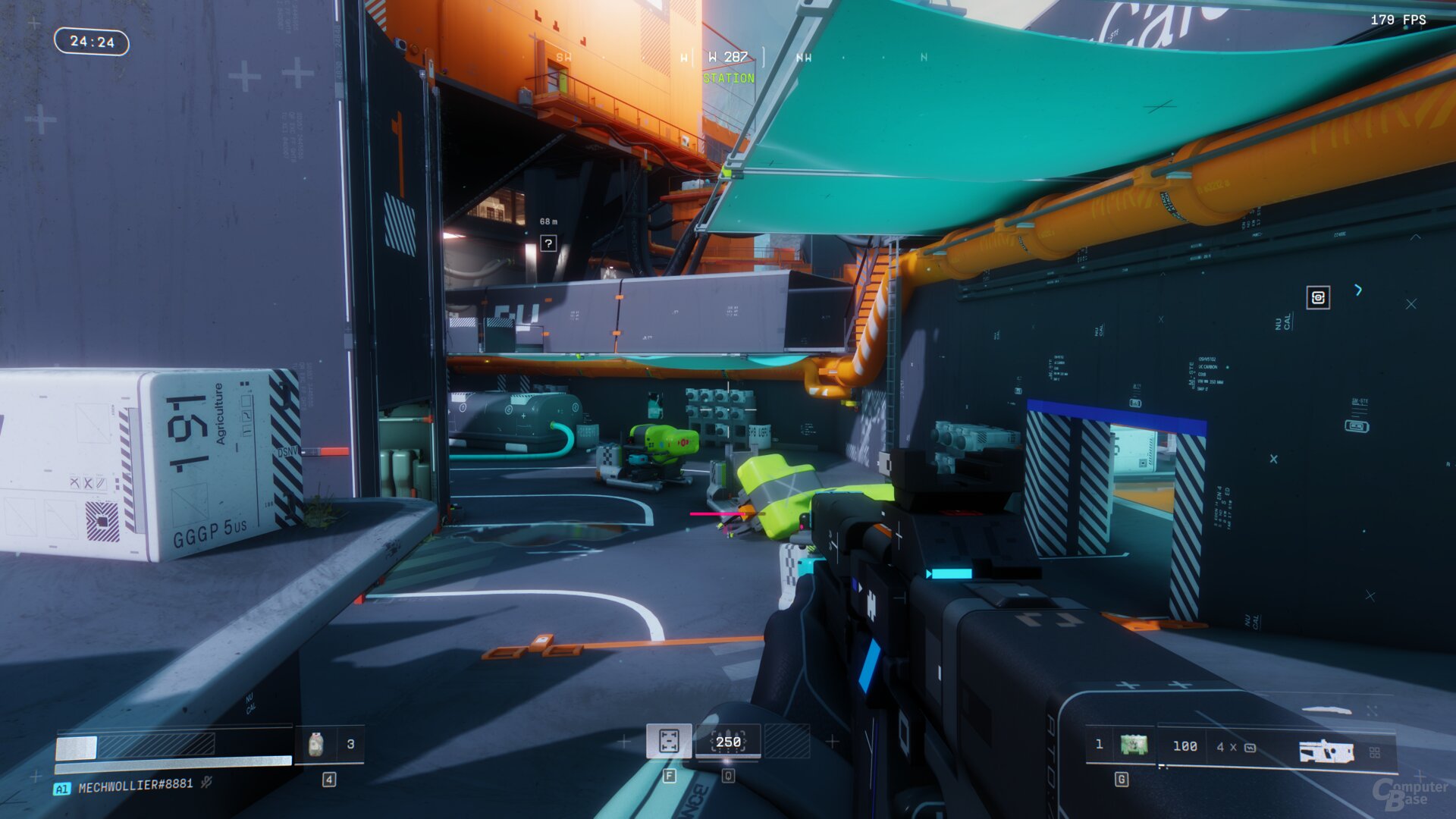
Task: Click the question mark objective marker
Action: click(x=548, y=243)
